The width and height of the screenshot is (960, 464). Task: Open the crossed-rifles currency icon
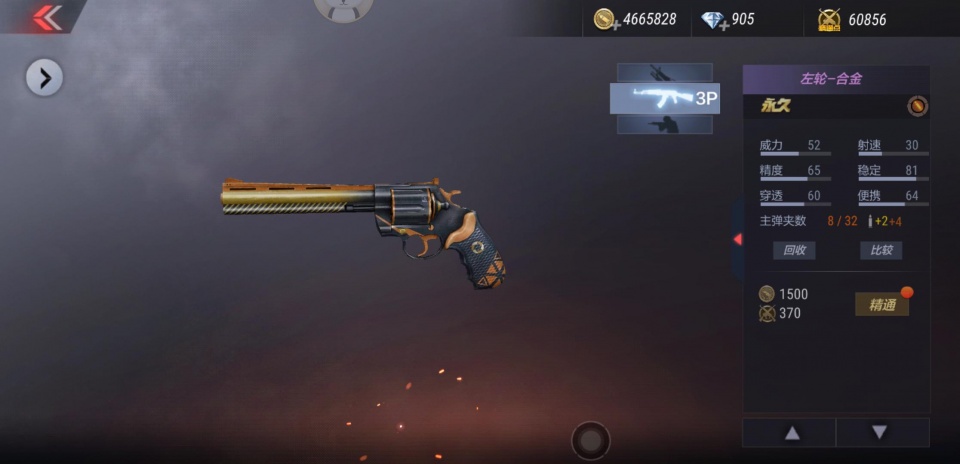tap(829, 19)
